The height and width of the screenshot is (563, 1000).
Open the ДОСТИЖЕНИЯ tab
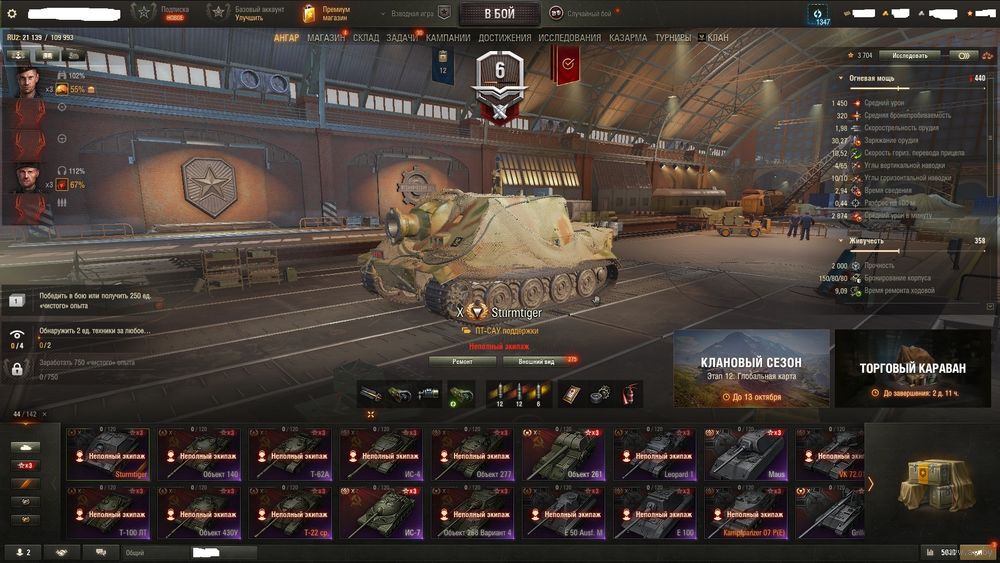coord(504,38)
